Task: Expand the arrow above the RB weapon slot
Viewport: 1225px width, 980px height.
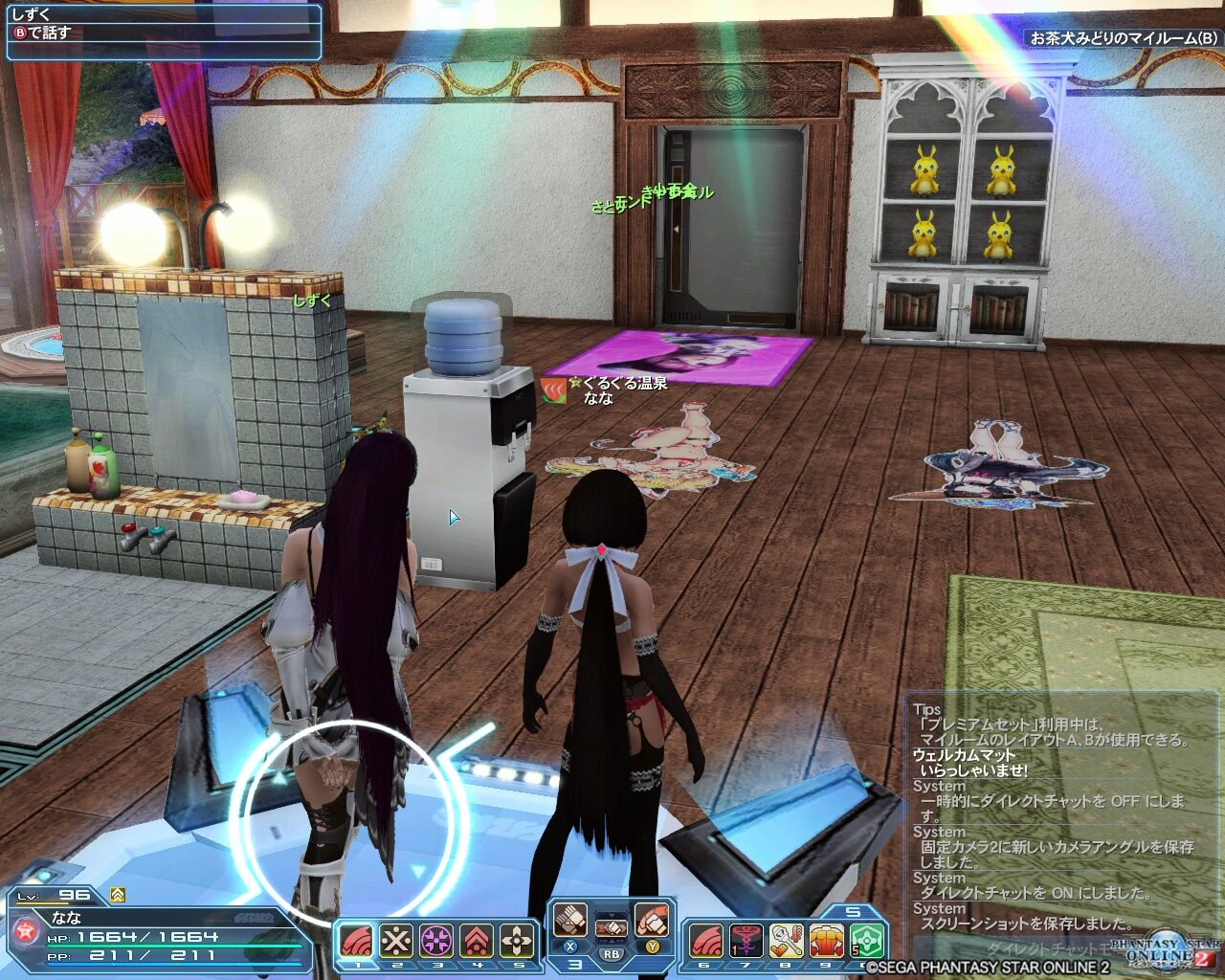Action: (612, 915)
